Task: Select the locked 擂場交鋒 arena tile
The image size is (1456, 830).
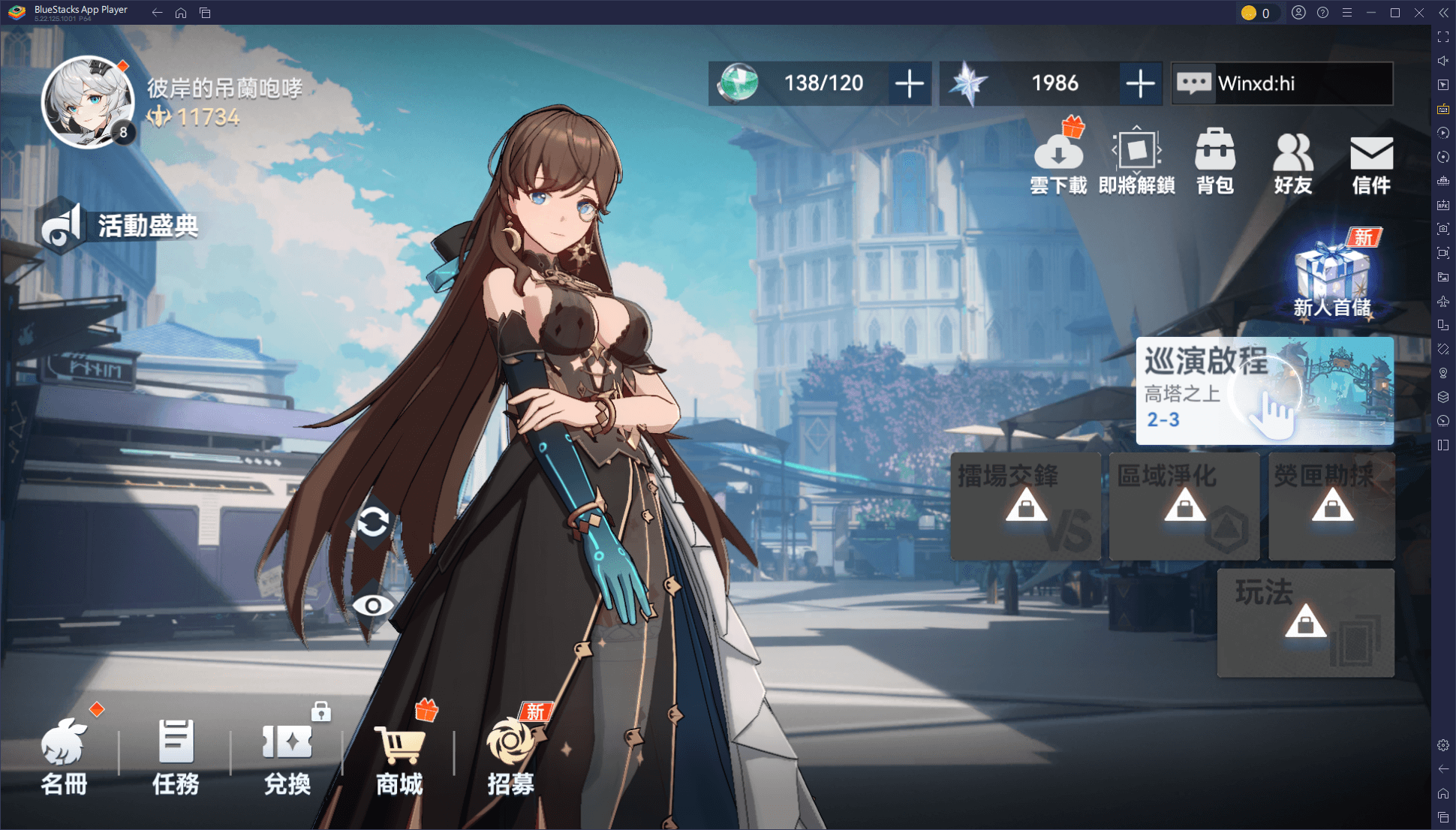Action: (1026, 506)
